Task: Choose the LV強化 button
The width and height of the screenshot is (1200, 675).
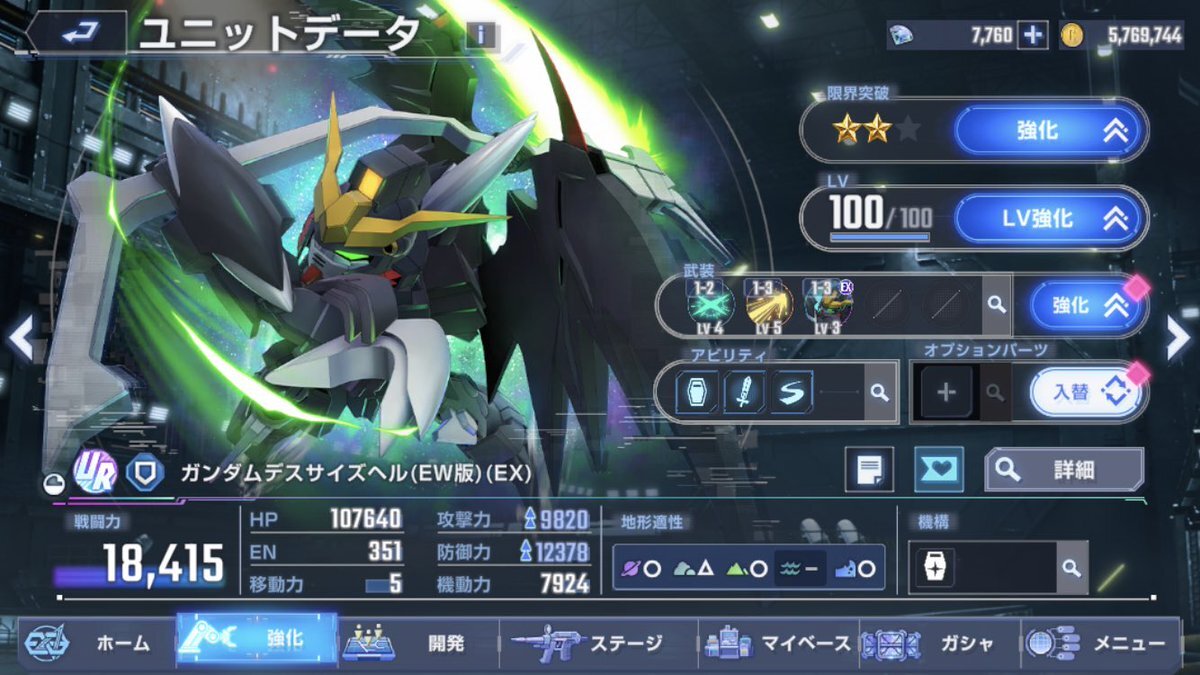Action: pyautogui.click(x=1049, y=219)
